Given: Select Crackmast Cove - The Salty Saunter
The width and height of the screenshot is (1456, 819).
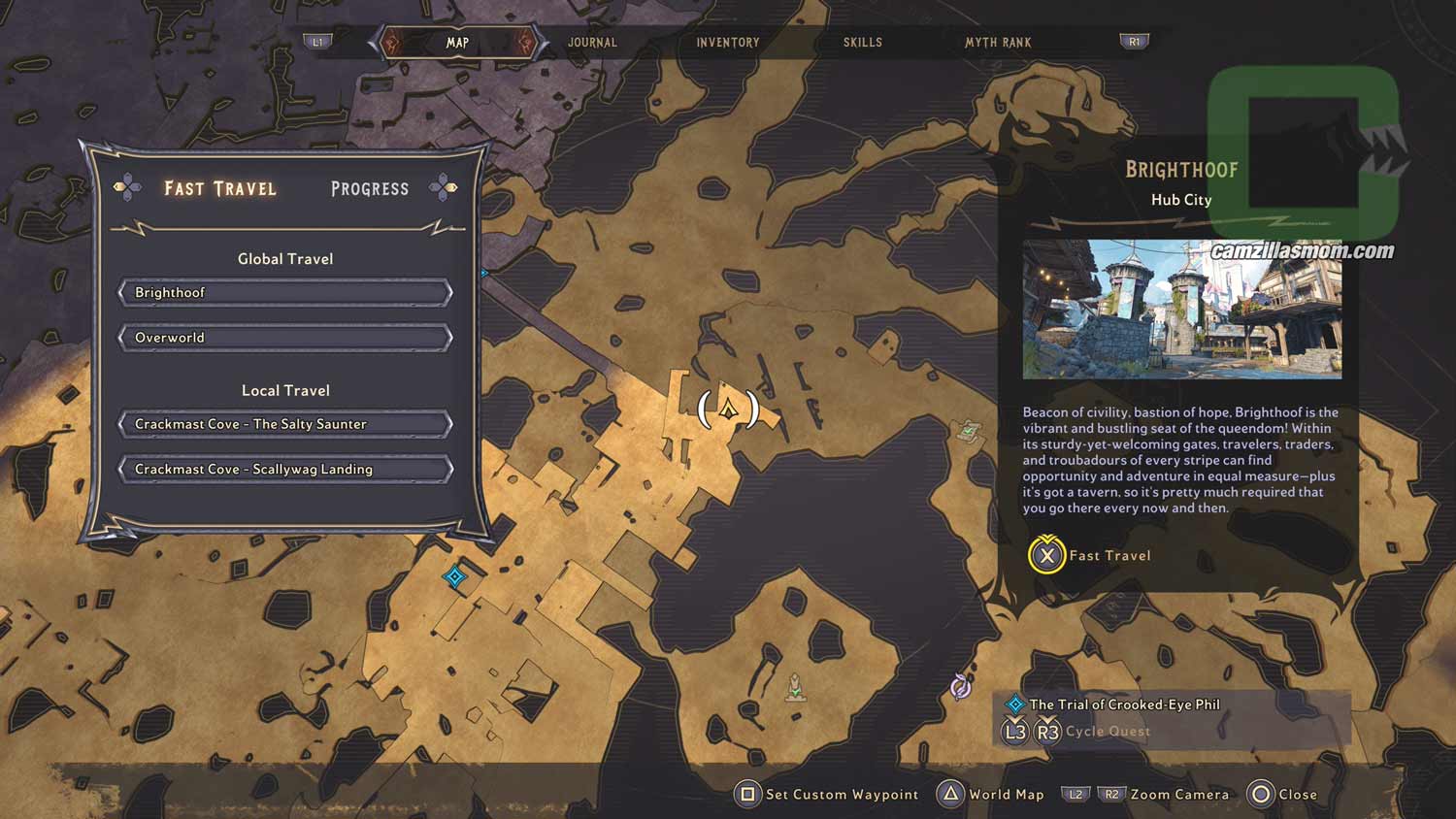Looking at the screenshot, I should coord(285,424).
